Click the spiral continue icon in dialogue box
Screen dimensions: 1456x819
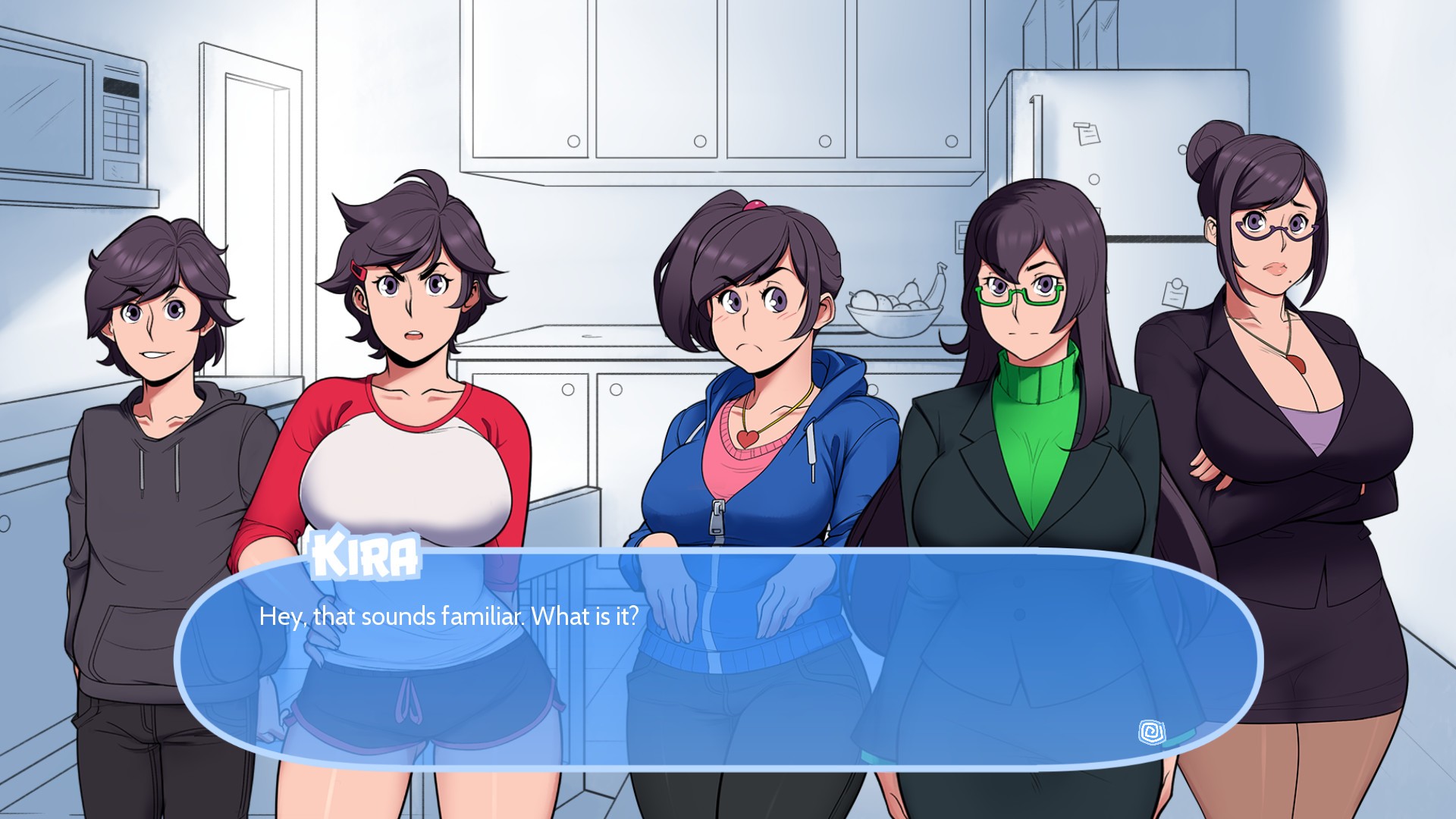(1151, 732)
